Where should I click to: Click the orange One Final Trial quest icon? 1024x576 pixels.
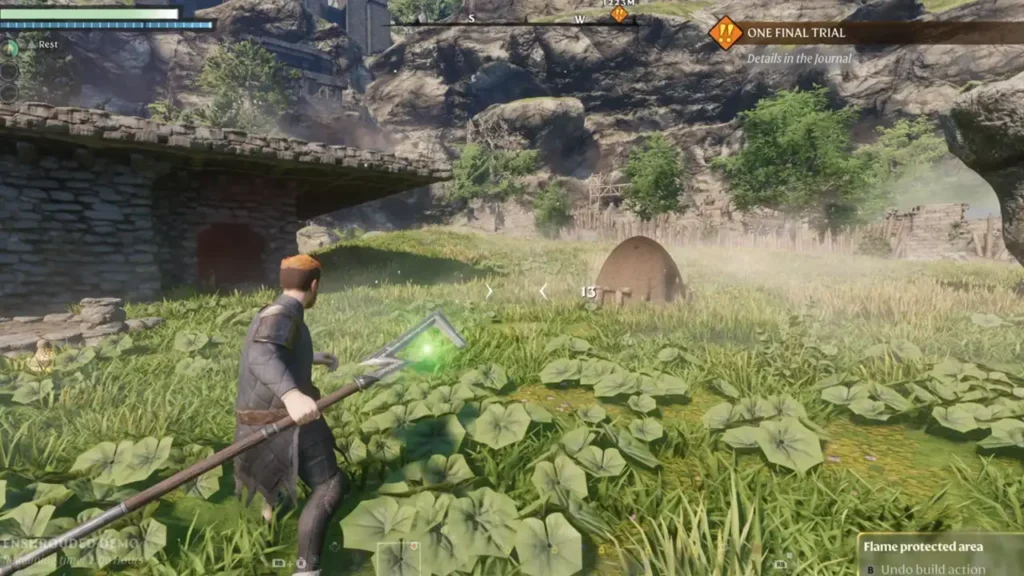[x=725, y=33]
